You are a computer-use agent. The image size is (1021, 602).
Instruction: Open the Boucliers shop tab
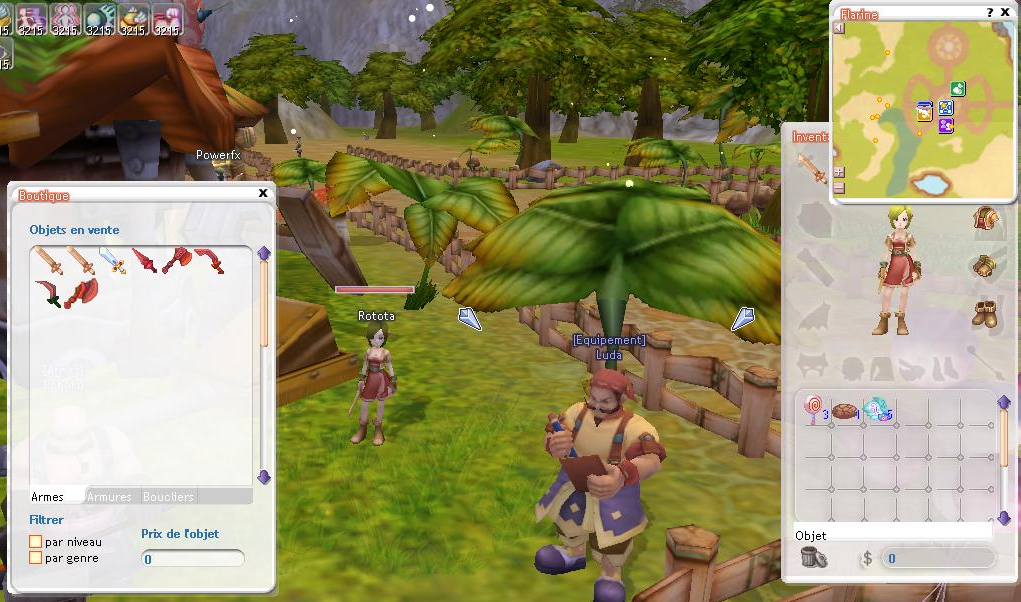pyautogui.click(x=168, y=496)
